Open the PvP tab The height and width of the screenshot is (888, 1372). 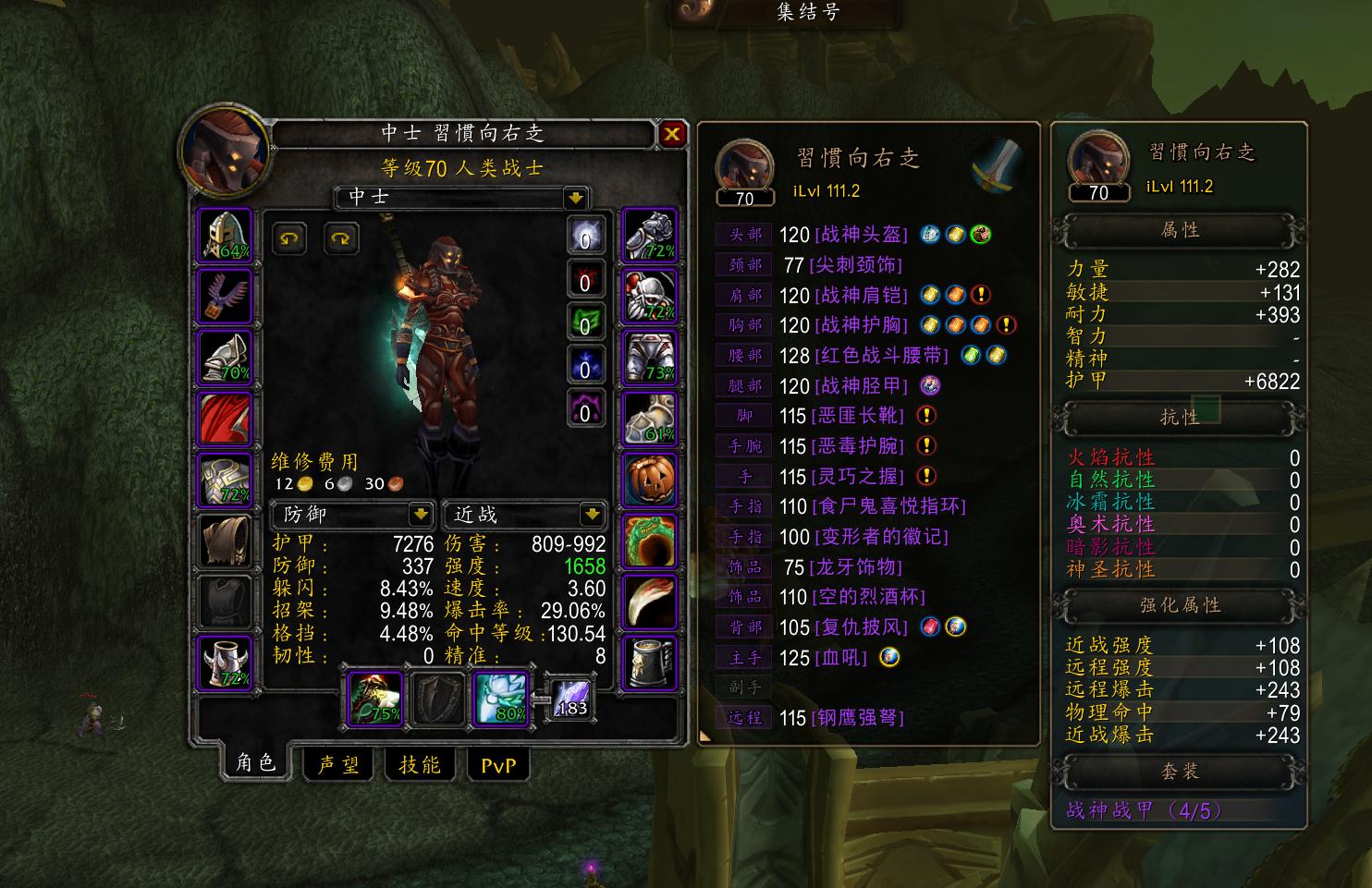point(498,764)
